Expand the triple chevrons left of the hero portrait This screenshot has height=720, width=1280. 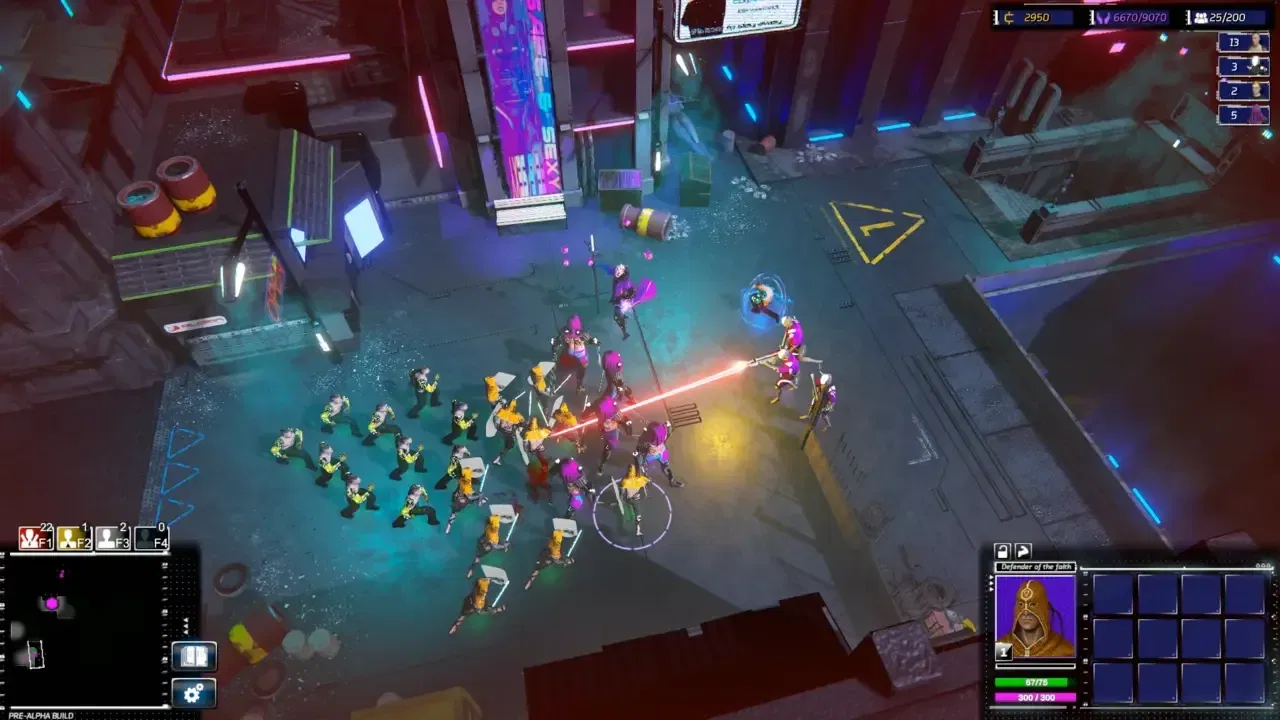point(991,583)
